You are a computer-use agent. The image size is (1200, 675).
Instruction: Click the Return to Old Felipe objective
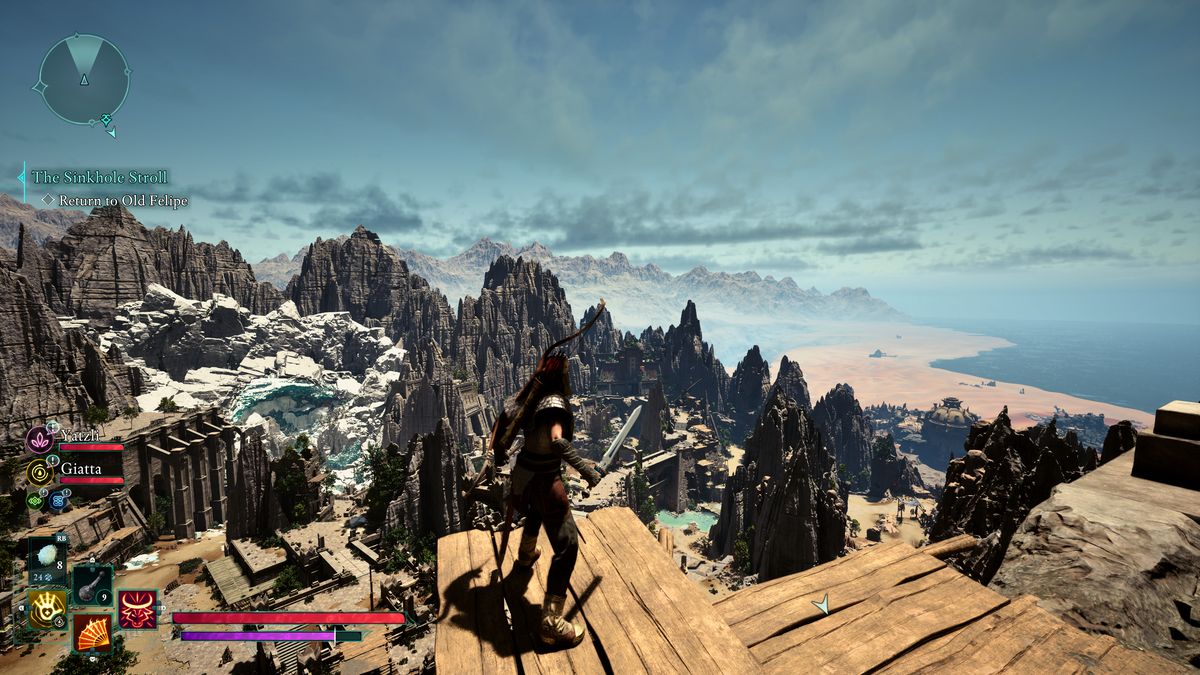pos(114,200)
